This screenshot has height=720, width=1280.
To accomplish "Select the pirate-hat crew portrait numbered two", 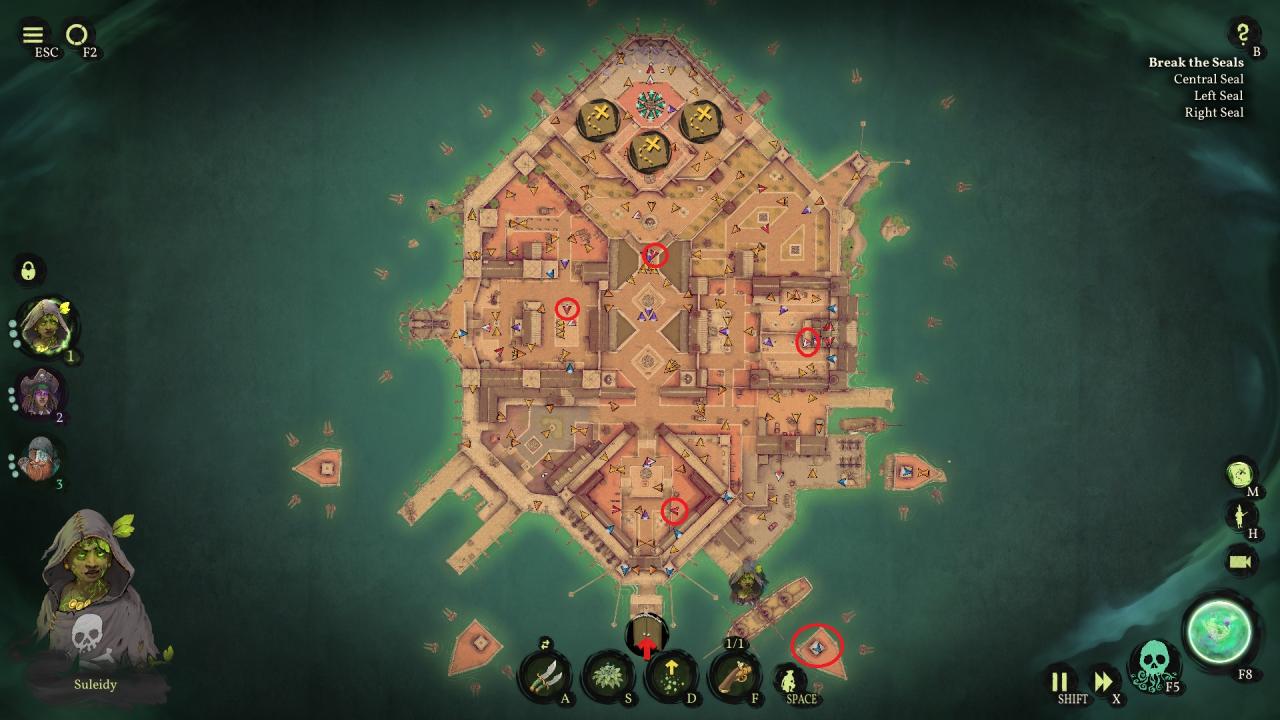I will (x=41, y=393).
